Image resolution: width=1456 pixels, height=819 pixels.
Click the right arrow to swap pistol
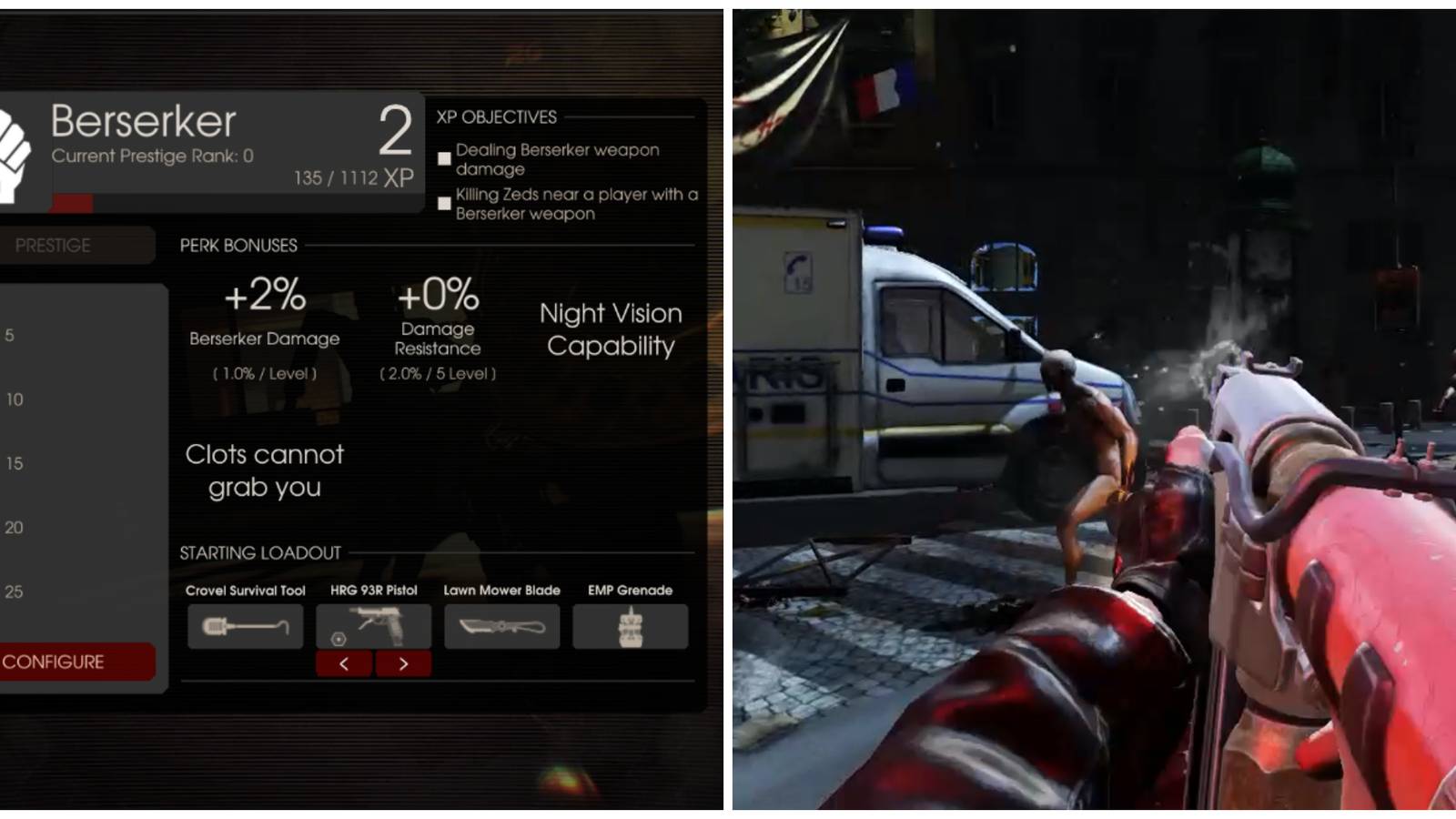404,663
